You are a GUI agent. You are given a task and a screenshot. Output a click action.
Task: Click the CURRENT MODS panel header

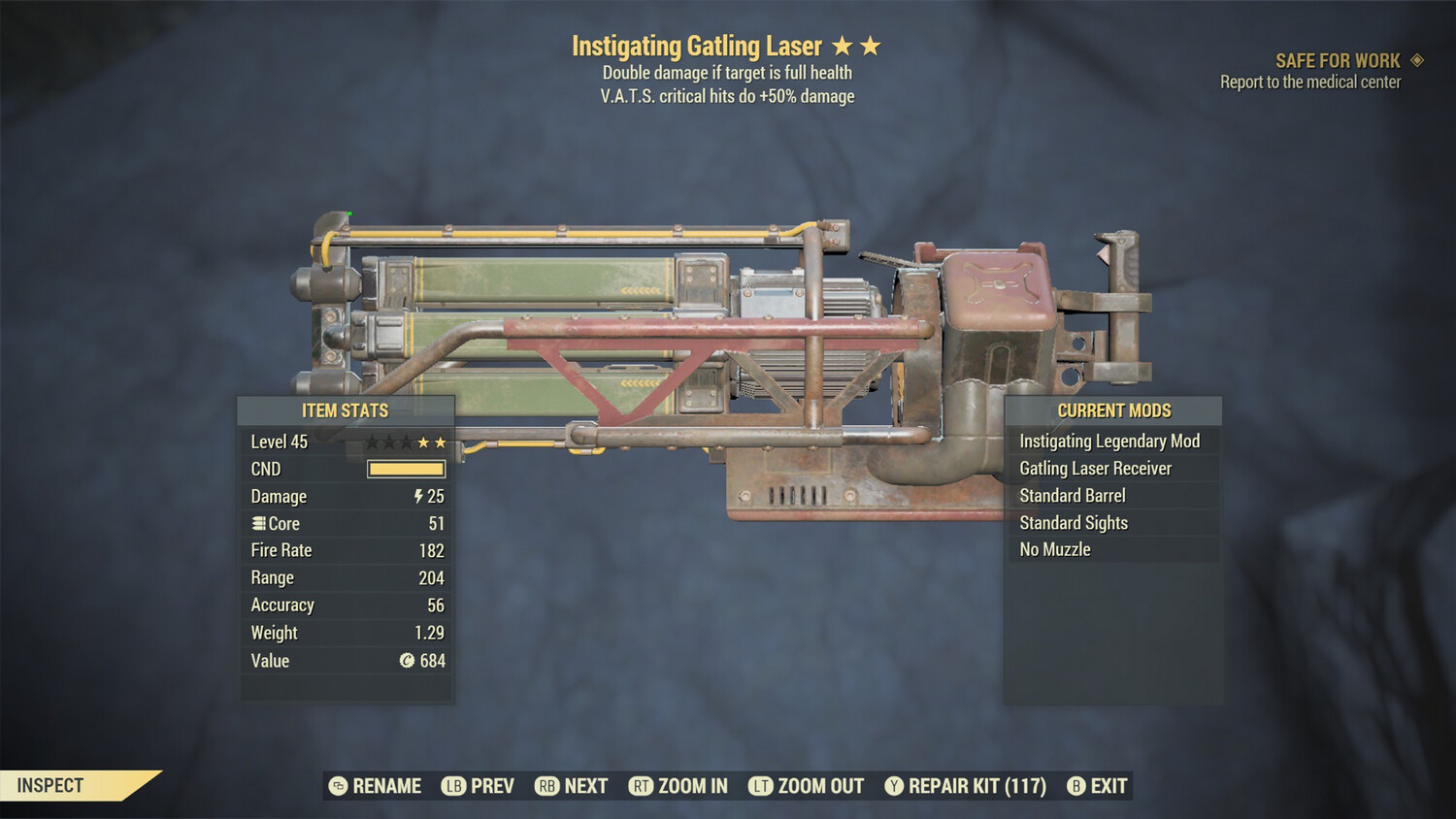1113,409
